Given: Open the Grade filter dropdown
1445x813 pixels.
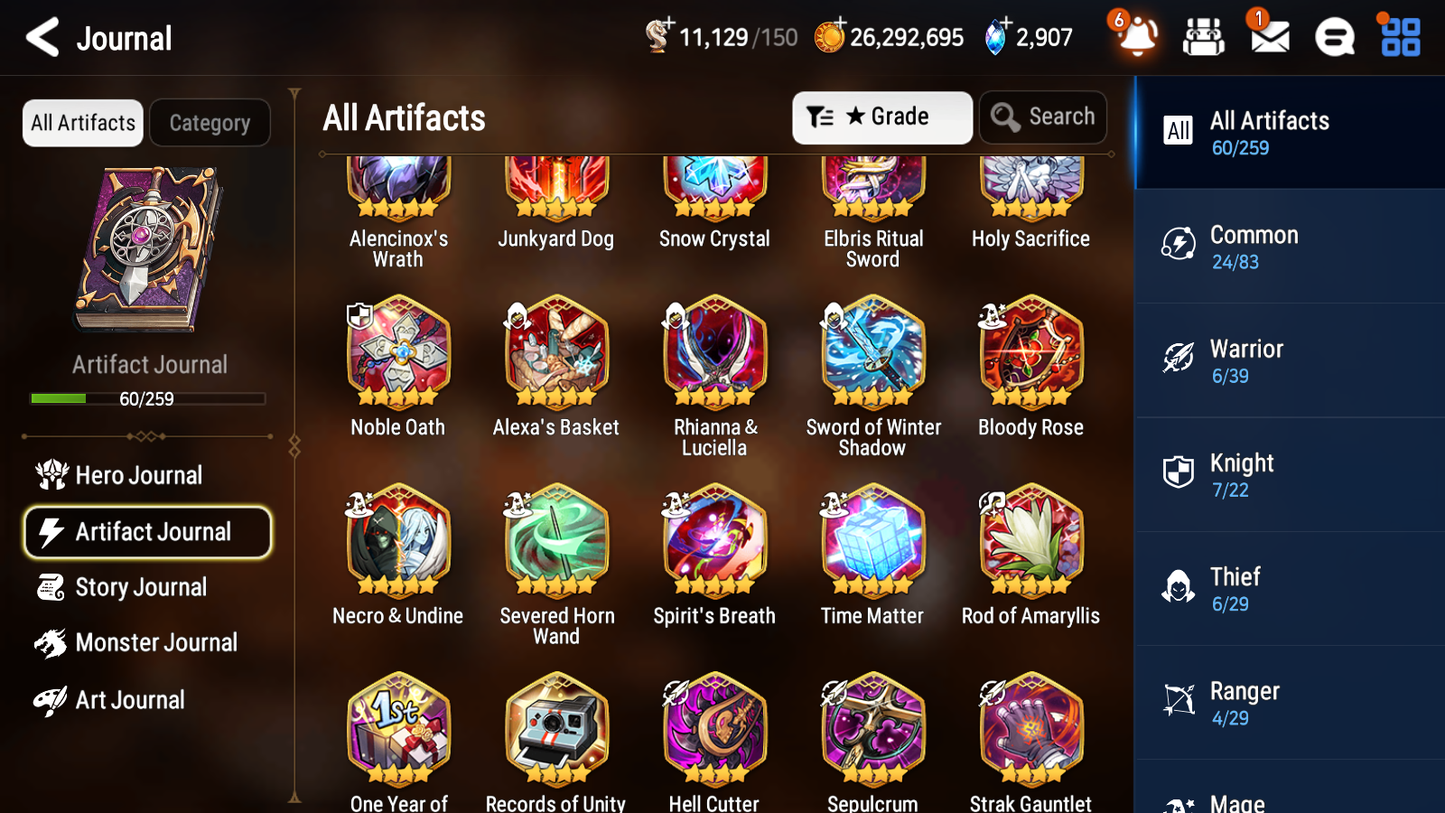Looking at the screenshot, I should pos(882,117).
